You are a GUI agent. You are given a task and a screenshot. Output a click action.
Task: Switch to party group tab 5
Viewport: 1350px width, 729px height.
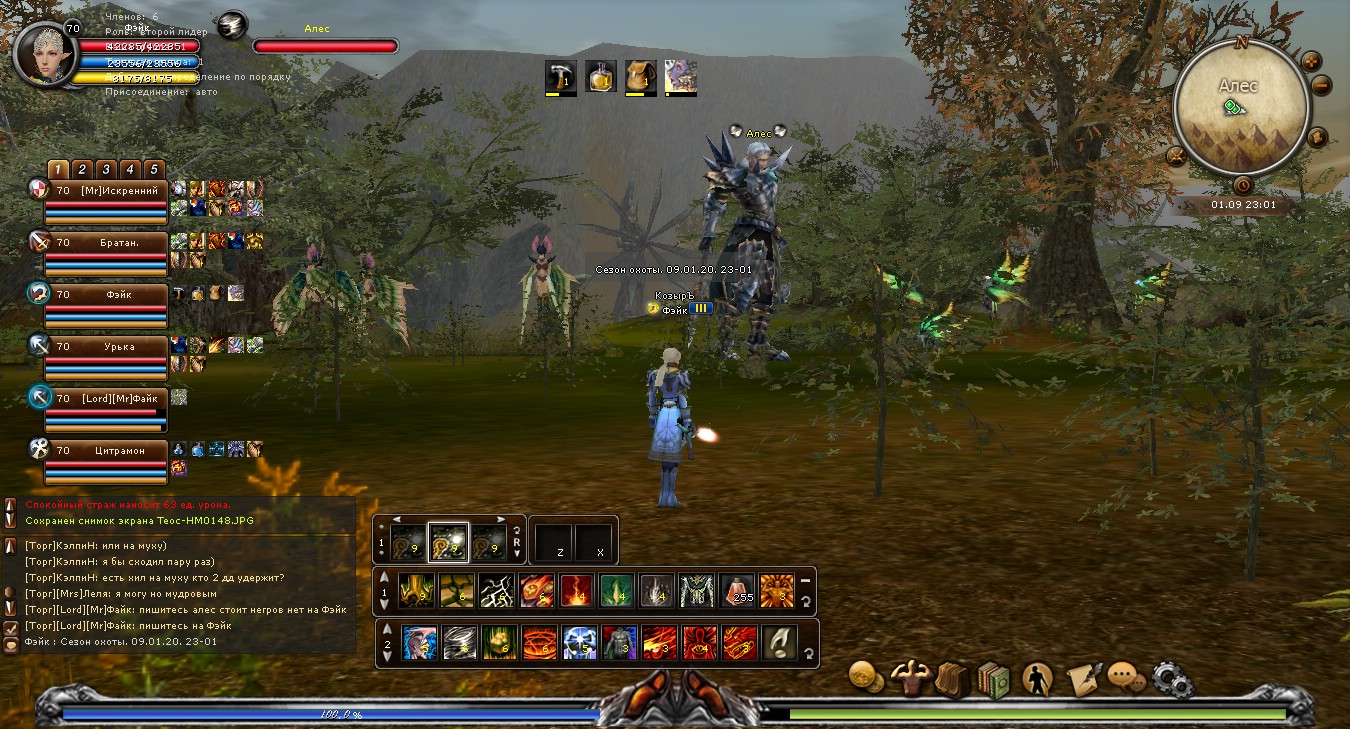(x=154, y=169)
